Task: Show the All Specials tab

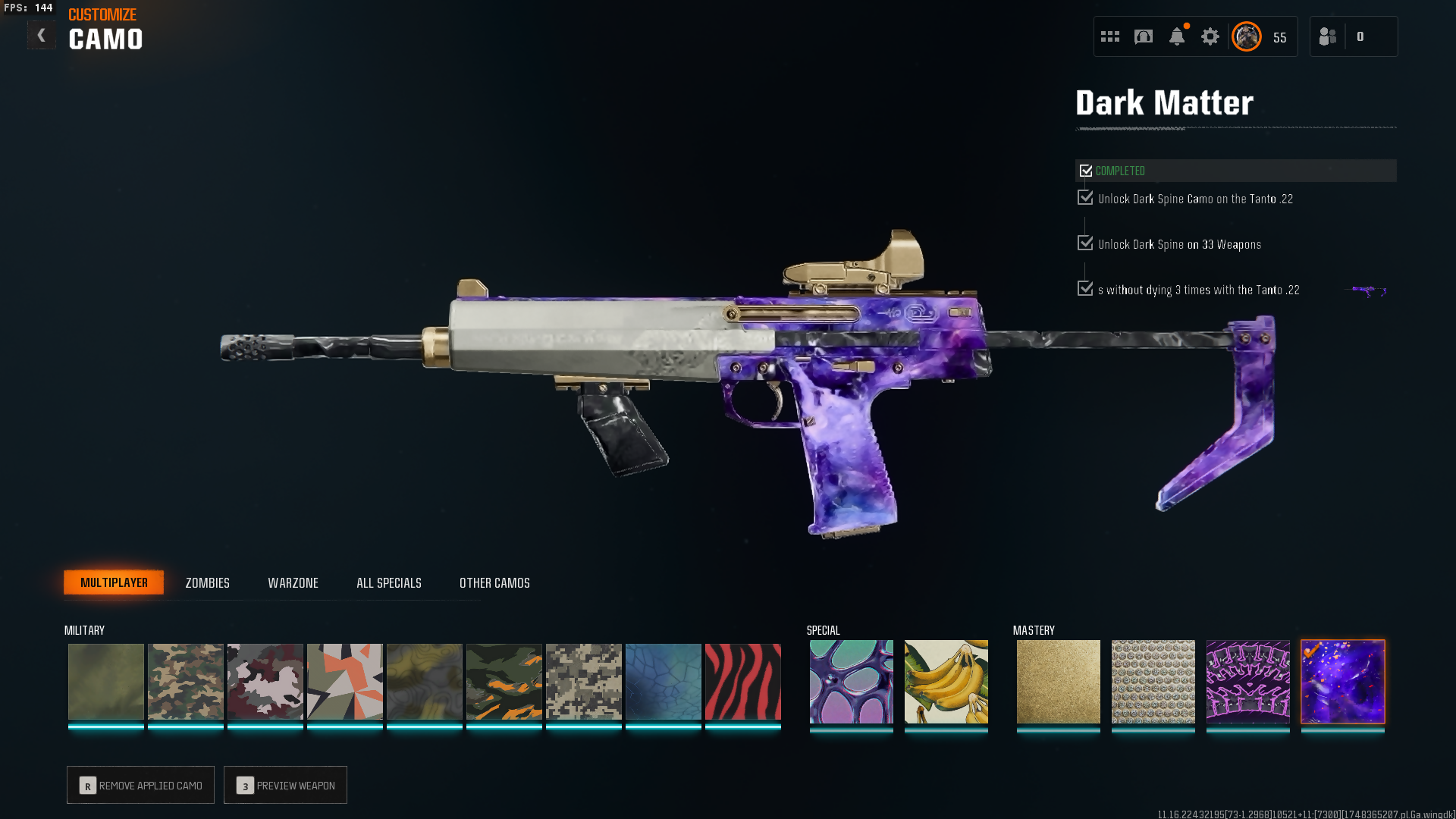Action: (388, 583)
